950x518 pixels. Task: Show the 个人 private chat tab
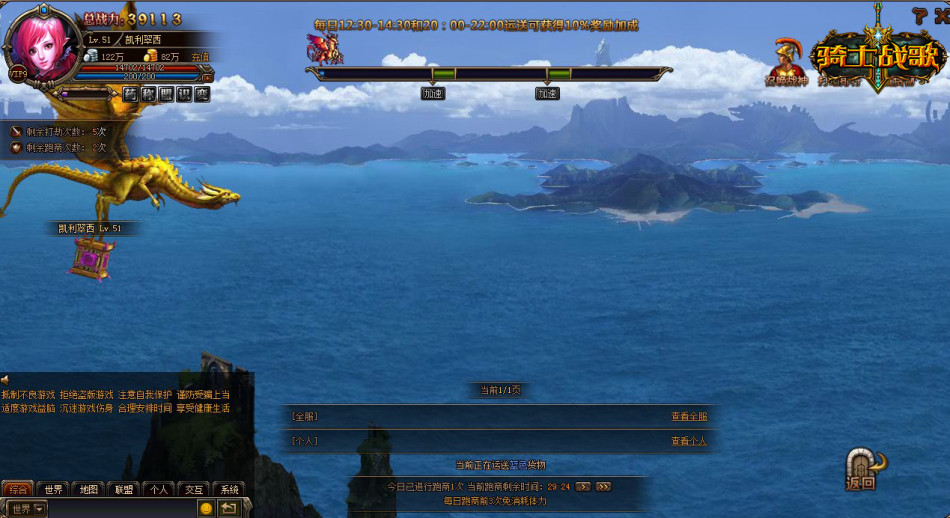pyautogui.click(x=158, y=489)
